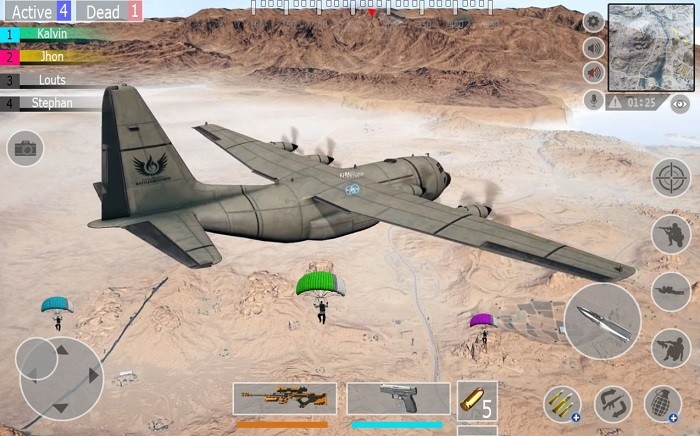Click the eye spectate icon
This screenshot has height=436, width=700.
pyautogui.click(x=680, y=103)
